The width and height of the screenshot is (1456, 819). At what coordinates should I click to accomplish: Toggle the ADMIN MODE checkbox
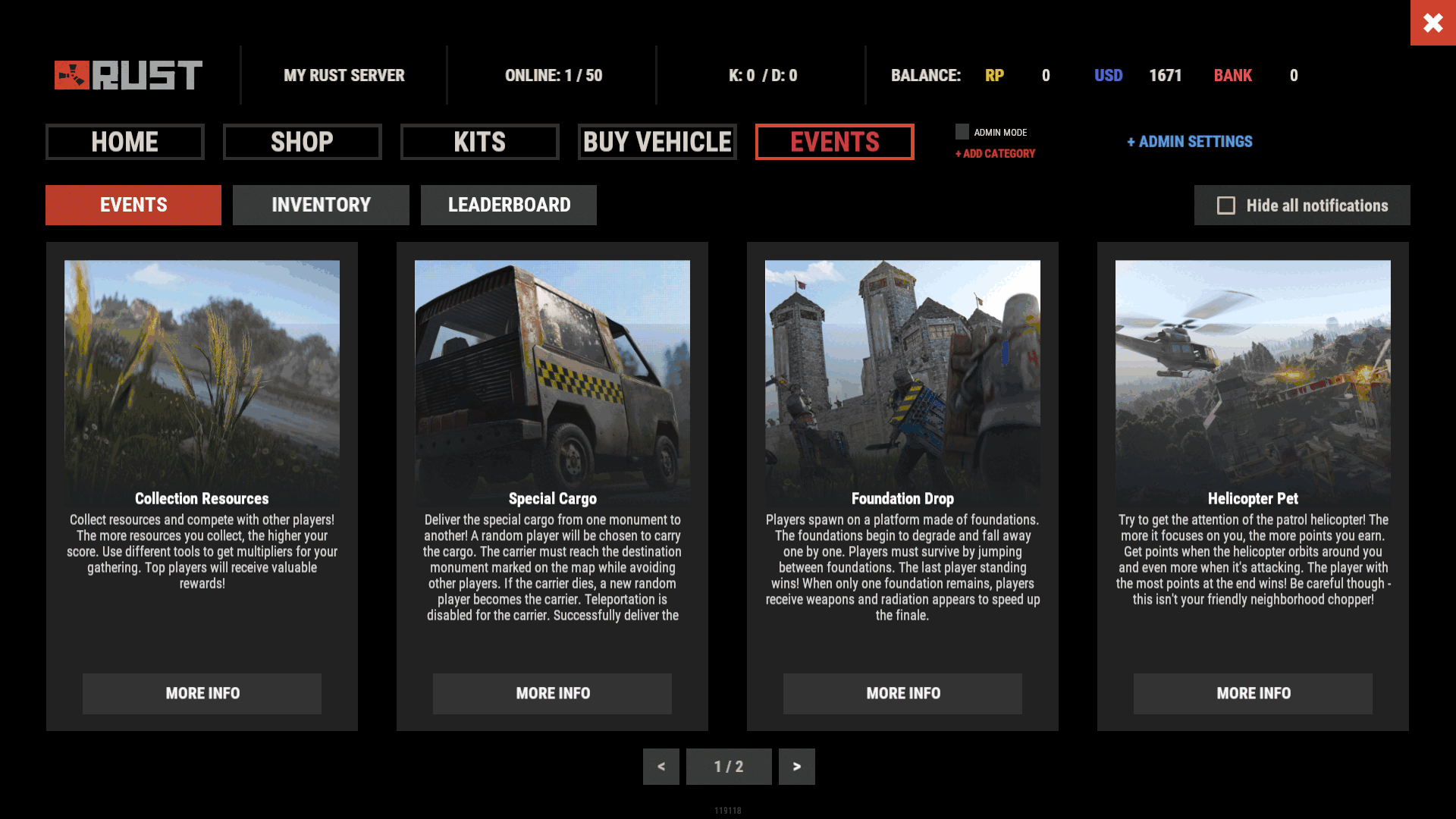962,132
